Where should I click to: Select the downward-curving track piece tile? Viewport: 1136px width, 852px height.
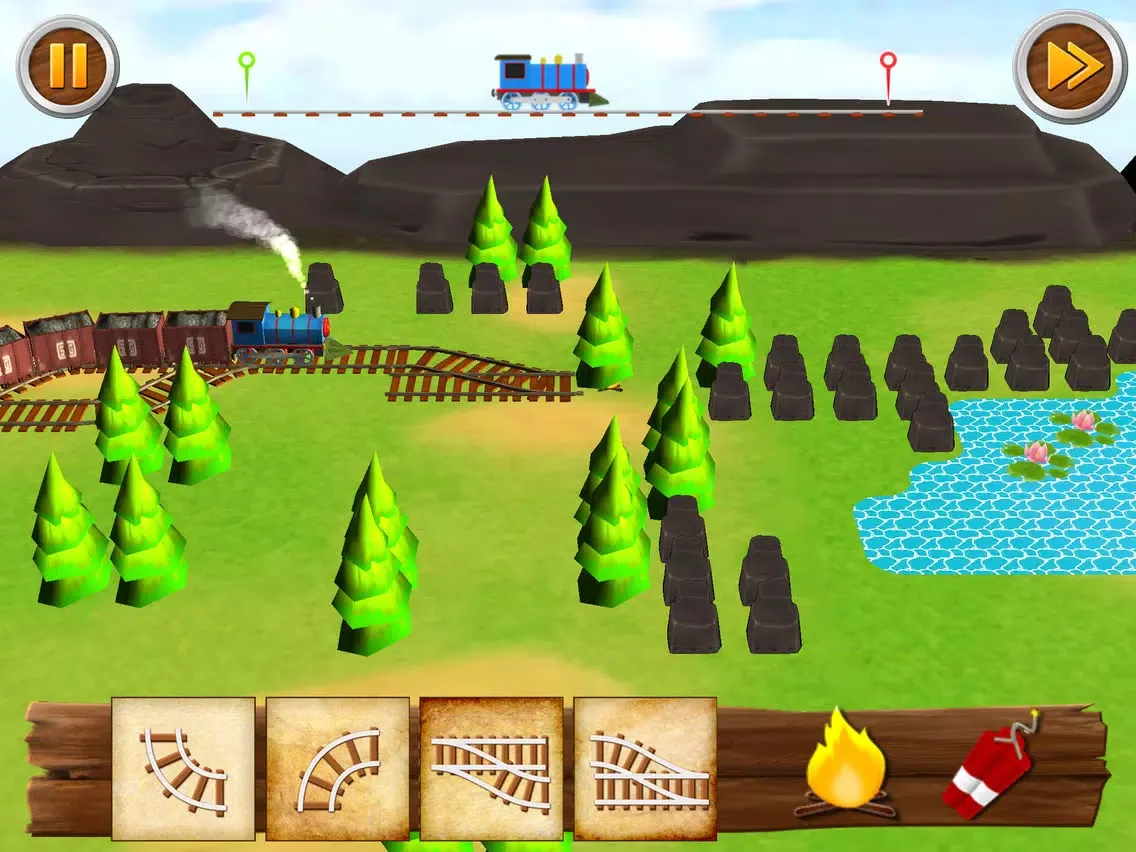point(183,768)
